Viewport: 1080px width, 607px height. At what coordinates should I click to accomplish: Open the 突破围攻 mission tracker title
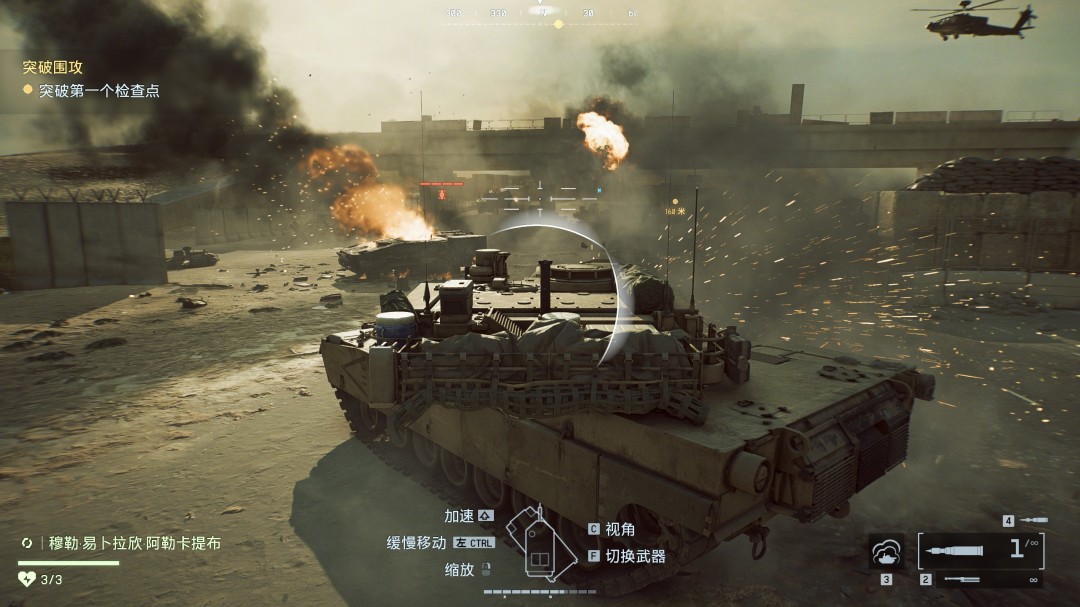tap(53, 68)
